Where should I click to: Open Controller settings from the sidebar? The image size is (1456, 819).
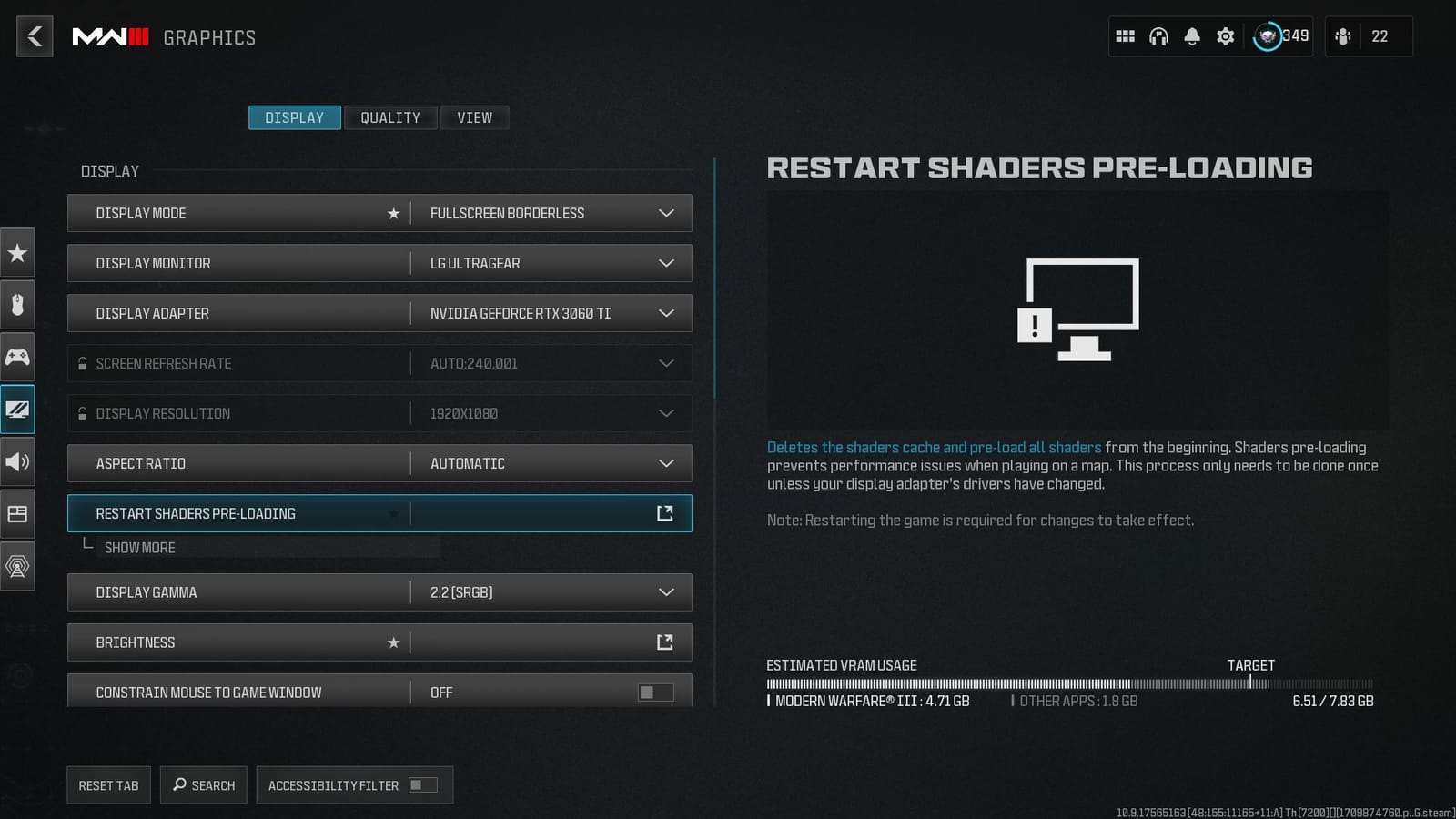click(x=17, y=357)
